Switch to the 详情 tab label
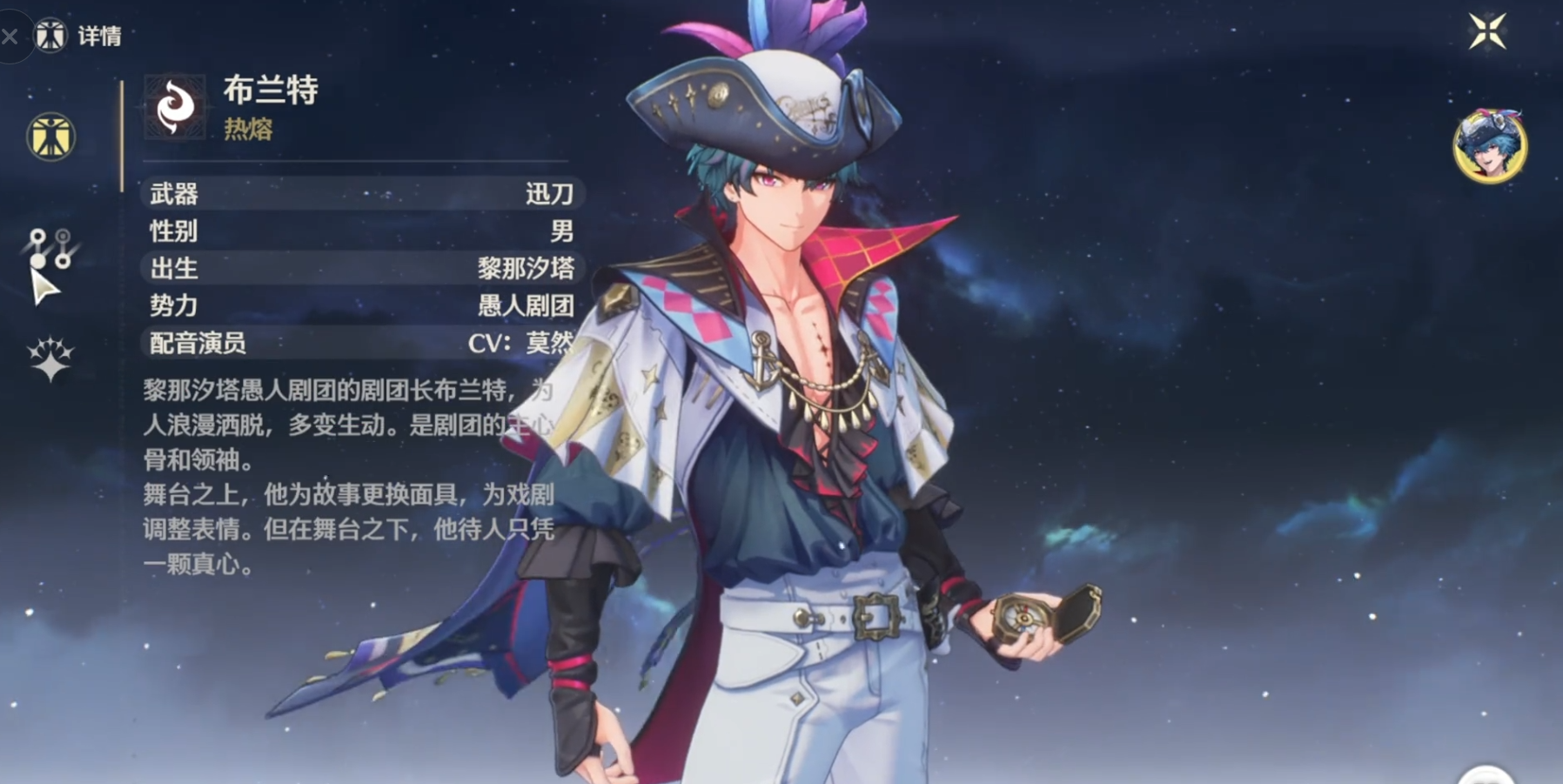Screen dimensions: 1563x784 (102, 36)
